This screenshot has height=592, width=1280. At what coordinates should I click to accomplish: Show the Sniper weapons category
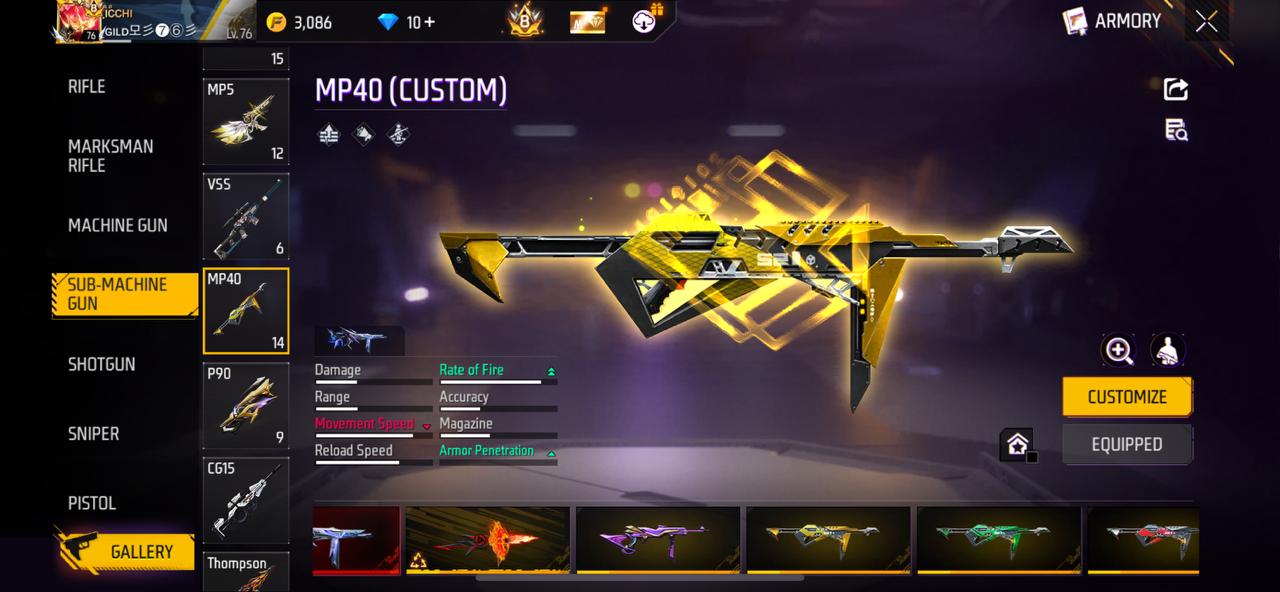pyautogui.click(x=93, y=434)
